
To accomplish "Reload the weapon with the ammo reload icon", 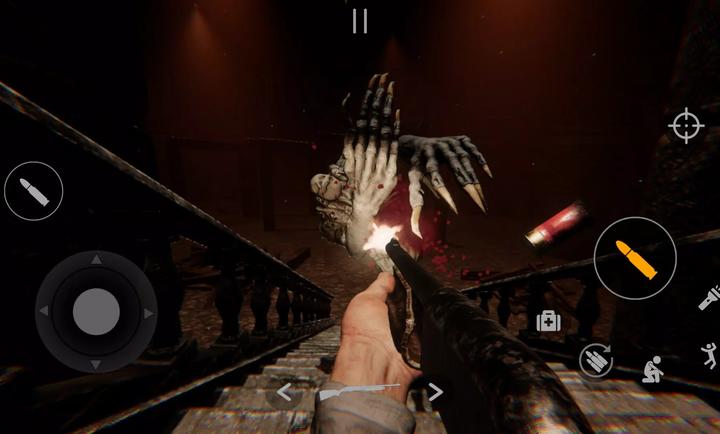I will pos(596,360).
